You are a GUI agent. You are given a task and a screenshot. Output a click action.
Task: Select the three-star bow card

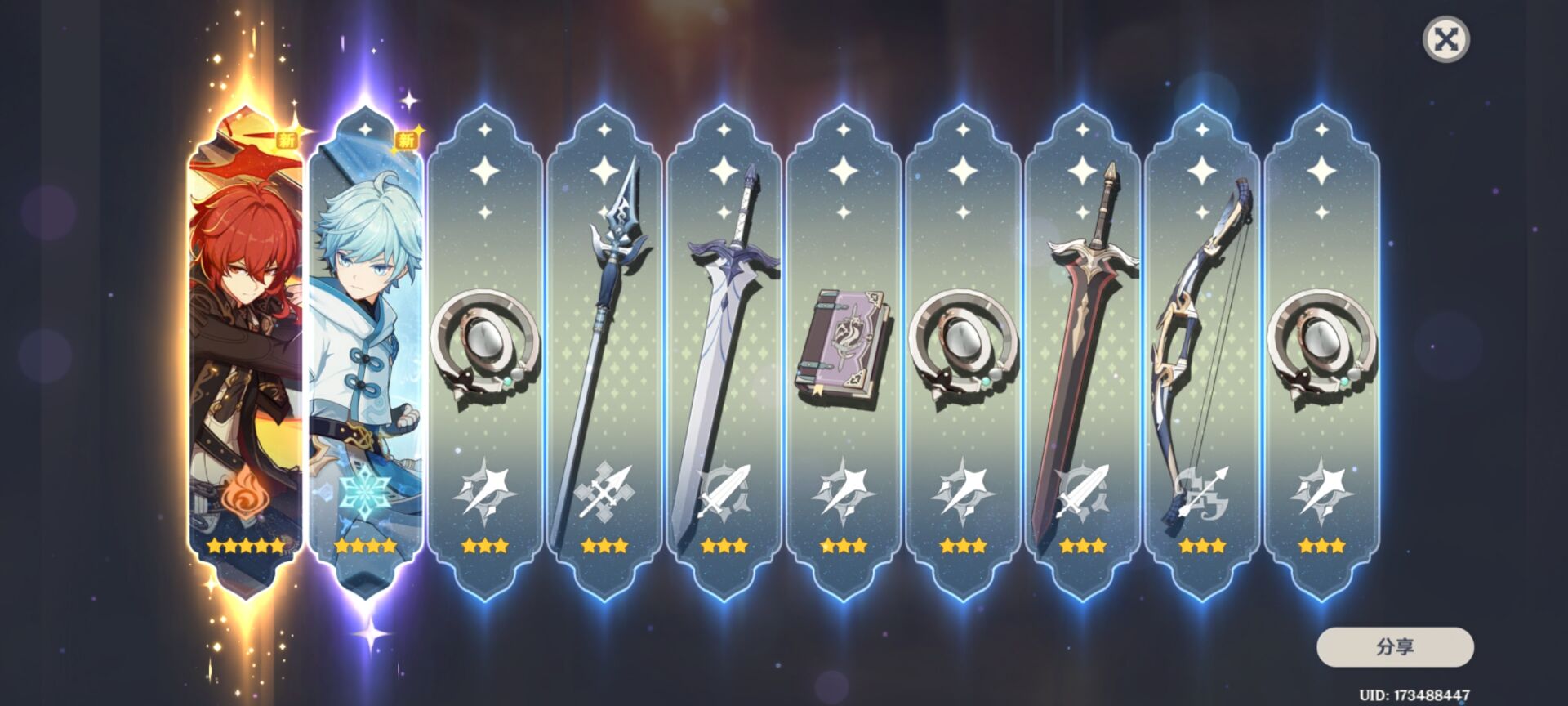pyautogui.click(x=1201, y=351)
